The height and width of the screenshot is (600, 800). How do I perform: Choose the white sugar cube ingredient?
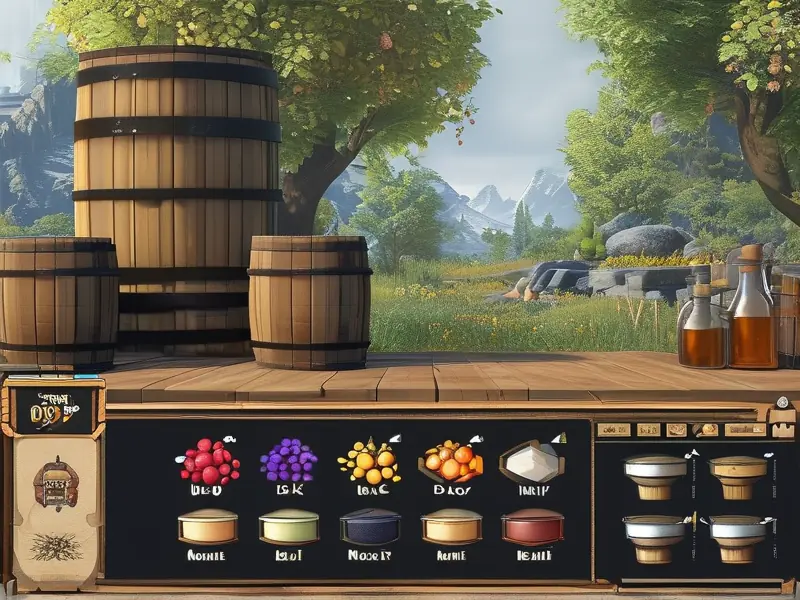(x=531, y=461)
